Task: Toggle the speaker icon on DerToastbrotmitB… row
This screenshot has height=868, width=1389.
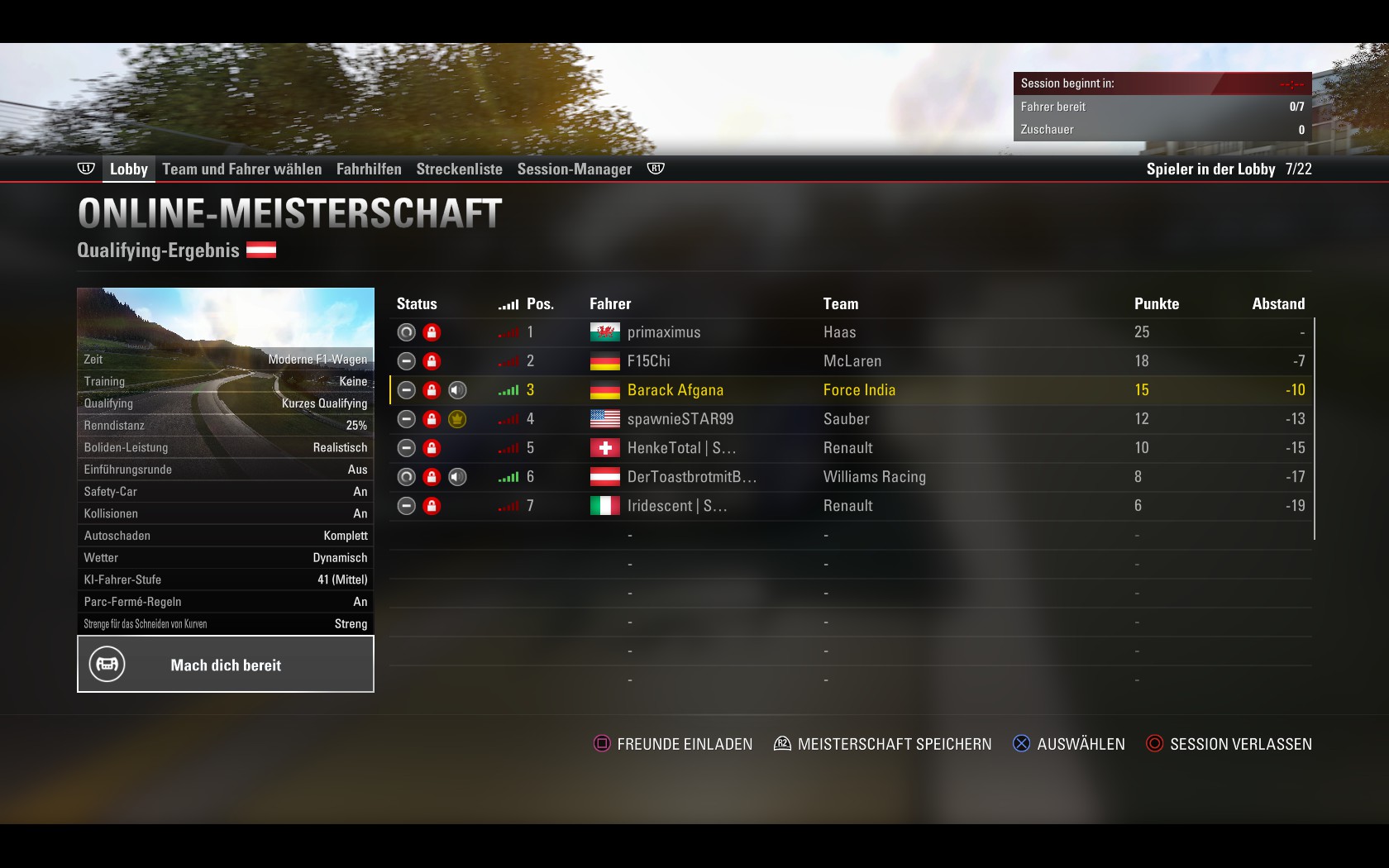Action: [457, 477]
